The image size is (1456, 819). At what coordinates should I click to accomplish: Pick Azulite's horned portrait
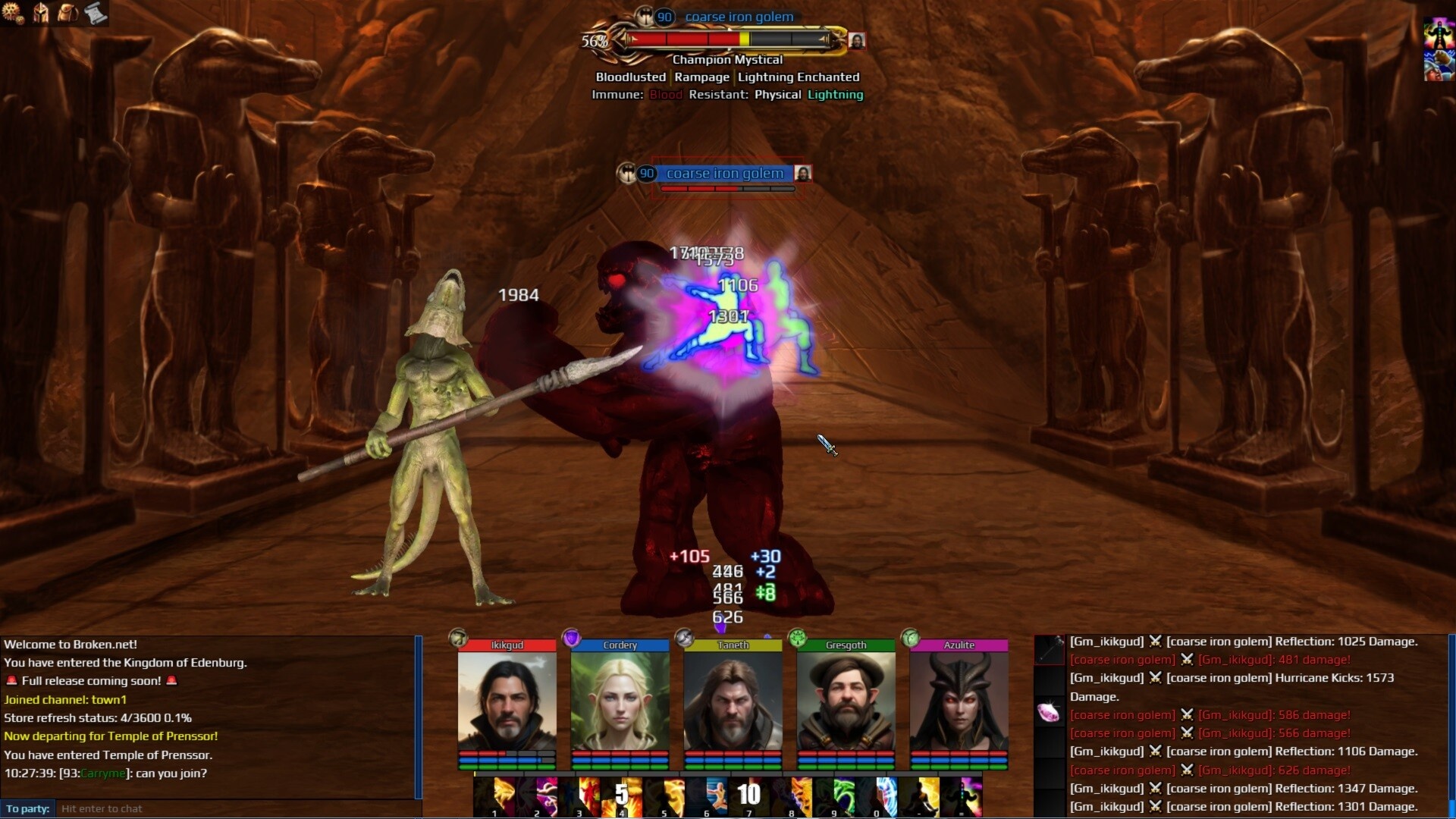point(959,701)
